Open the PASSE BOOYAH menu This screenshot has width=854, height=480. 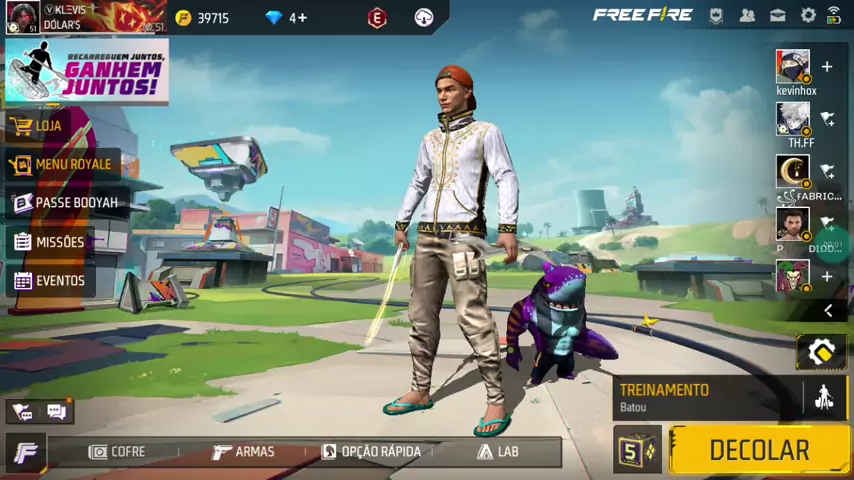(x=76, y=203)
